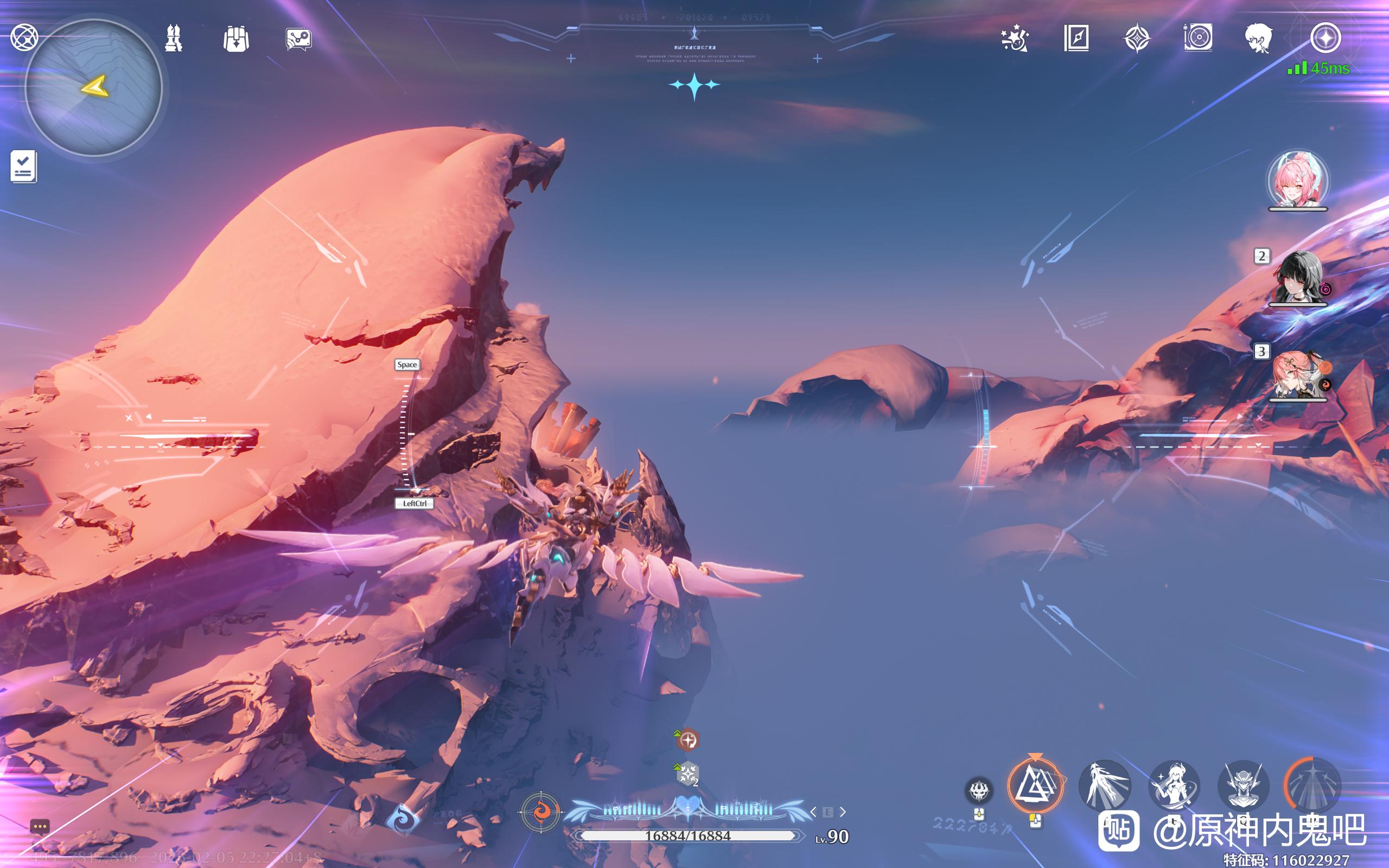The height and width of the screenshot is (868, 1389).
Task: Click the ringed star icon above ping
Action: [1326, 39]
